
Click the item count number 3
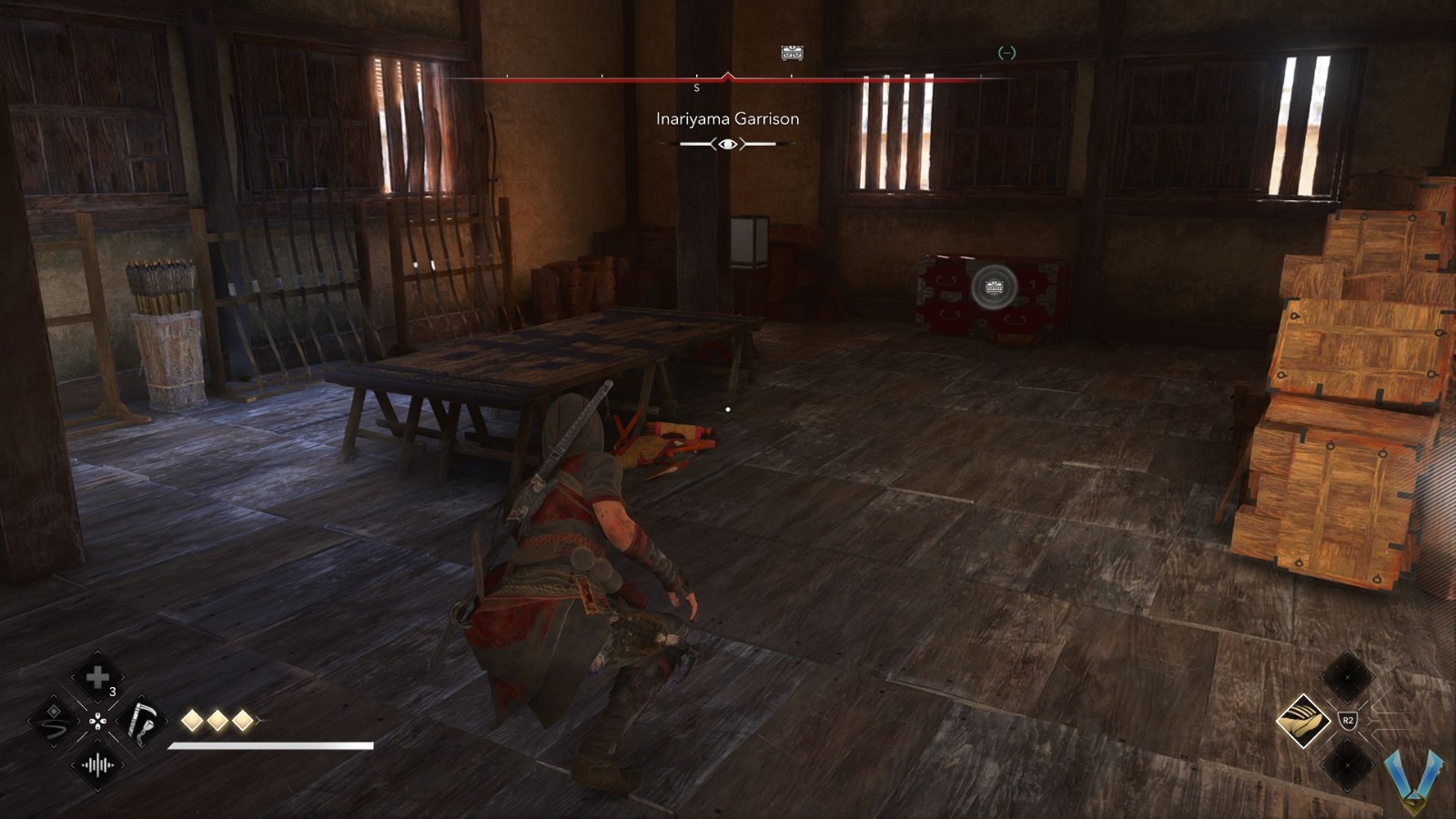(112, 692)
